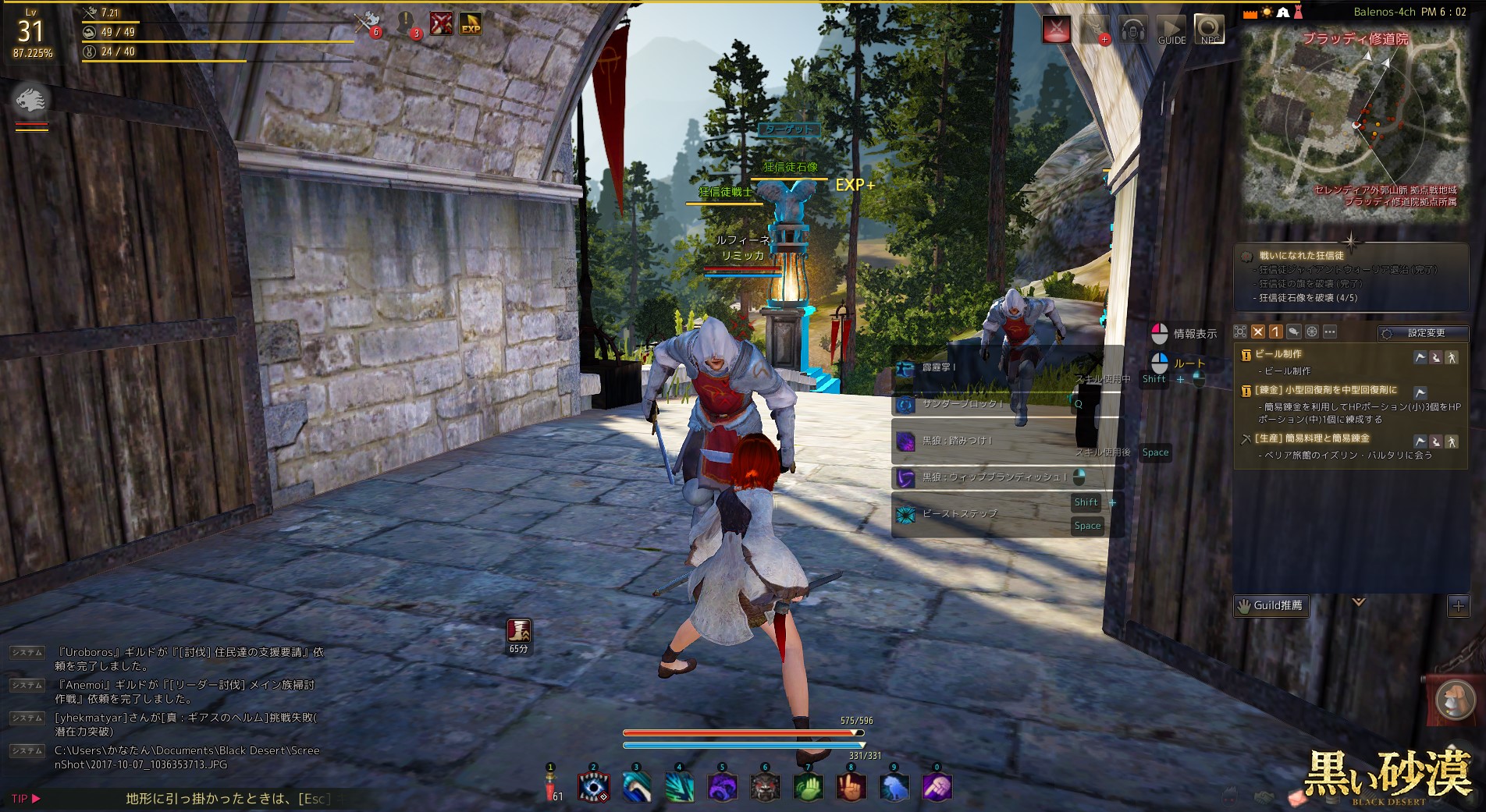The height and width of the screenshot is (812, 1486).
Task: Open the headset voice chat icon
Action: point(1132,30)
